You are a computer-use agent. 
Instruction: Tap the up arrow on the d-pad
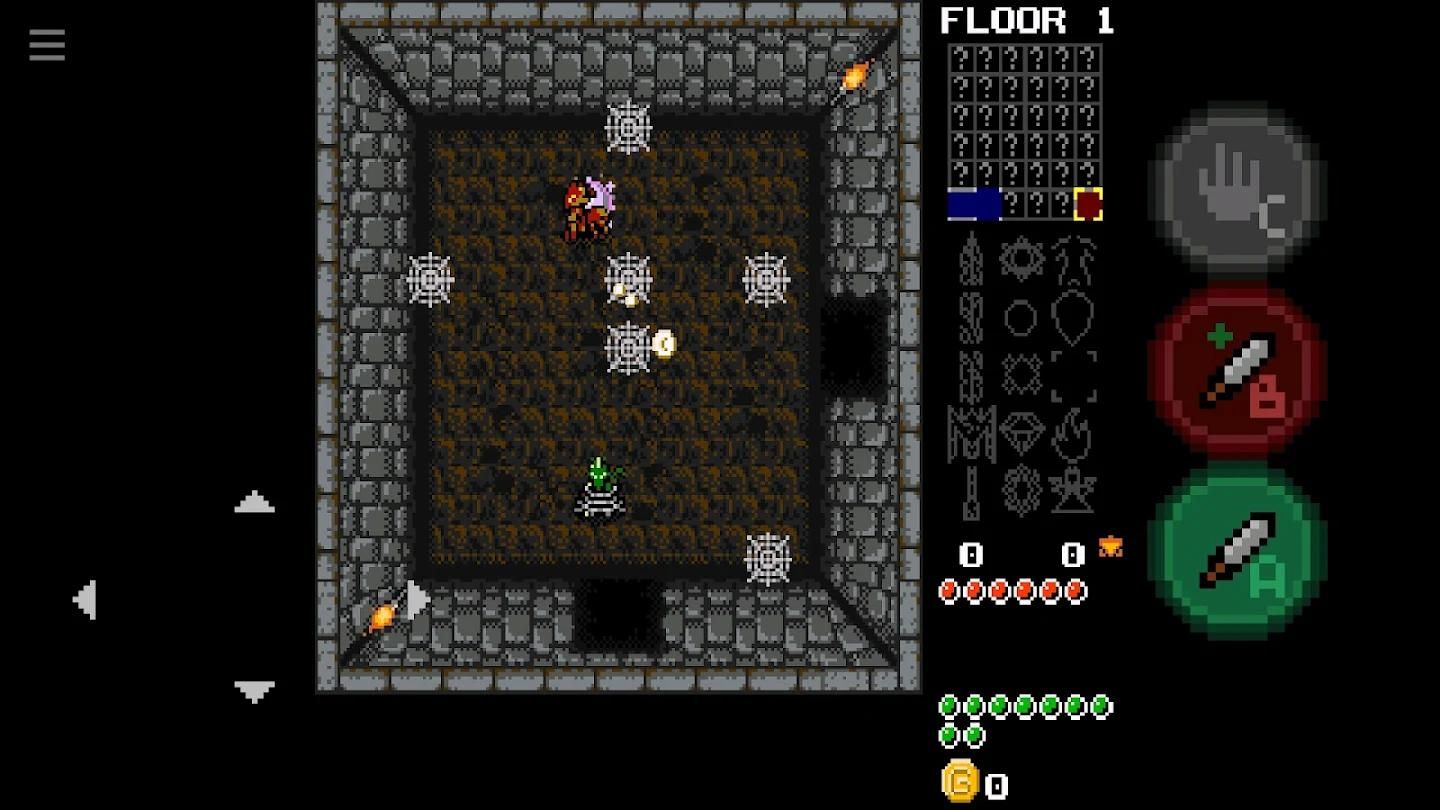(254, 503)
